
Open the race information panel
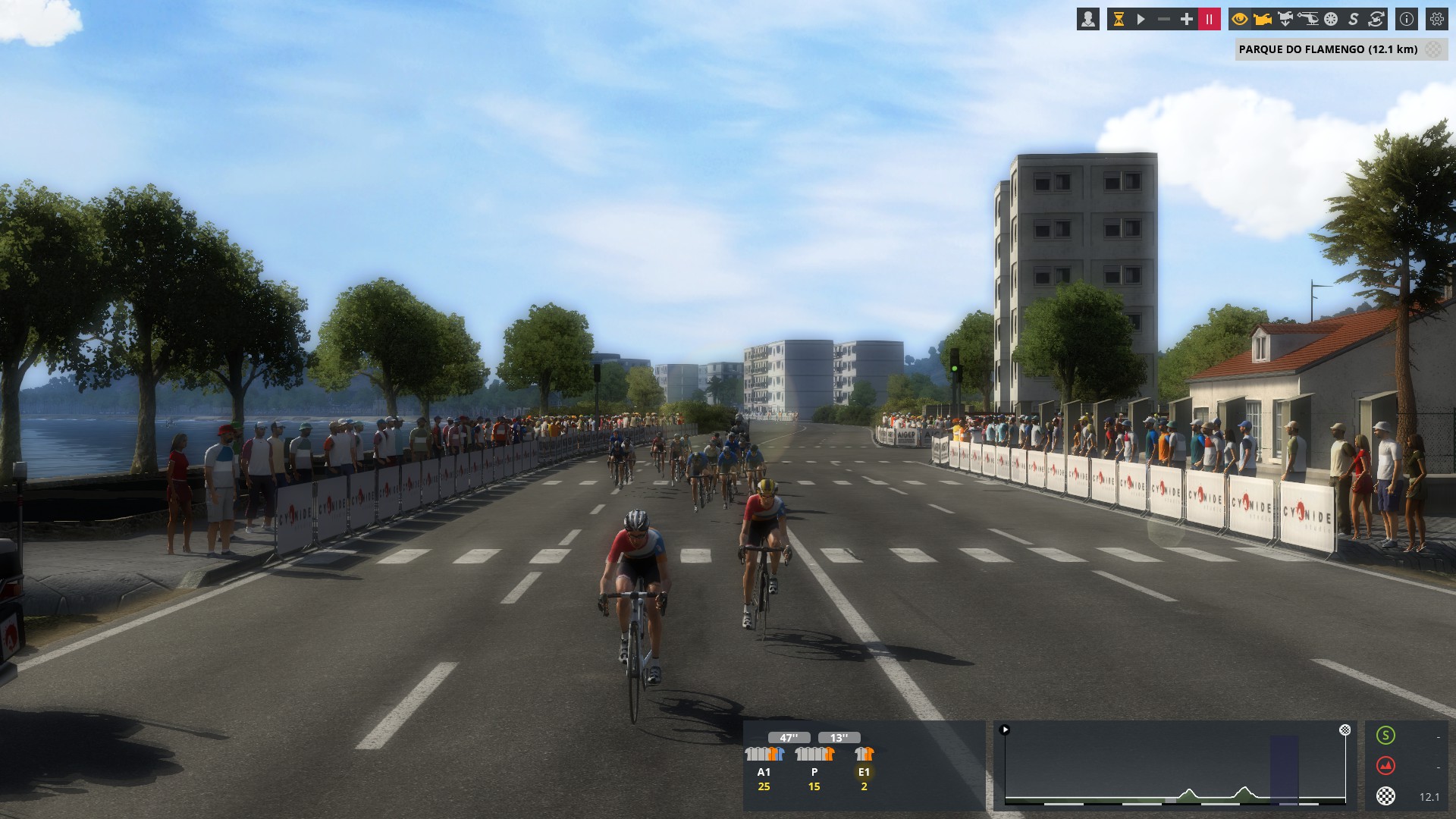[1407, 20]
